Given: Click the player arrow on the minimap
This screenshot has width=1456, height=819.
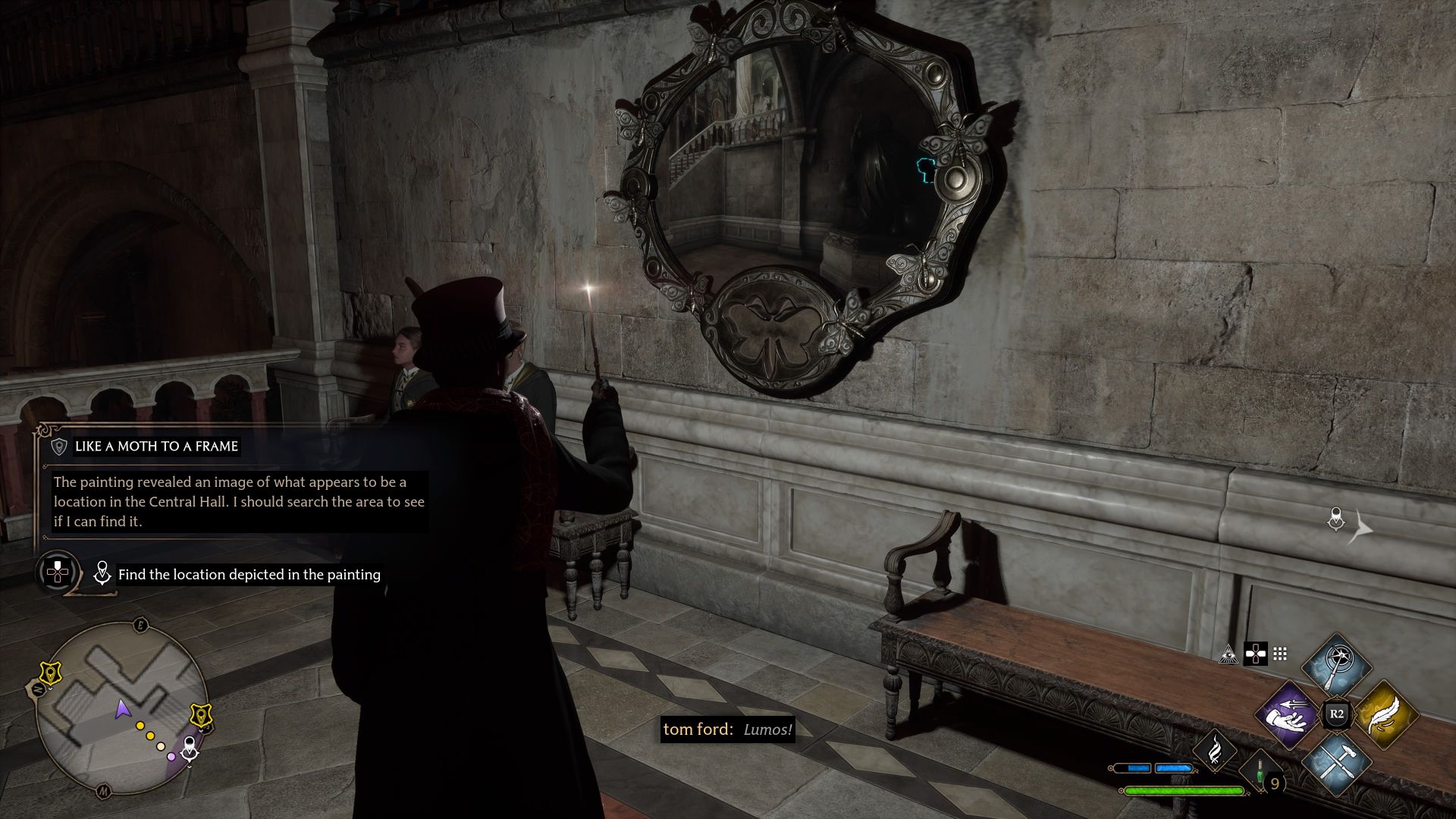Looking at the screenshot, I should click(x=121, y=711).
